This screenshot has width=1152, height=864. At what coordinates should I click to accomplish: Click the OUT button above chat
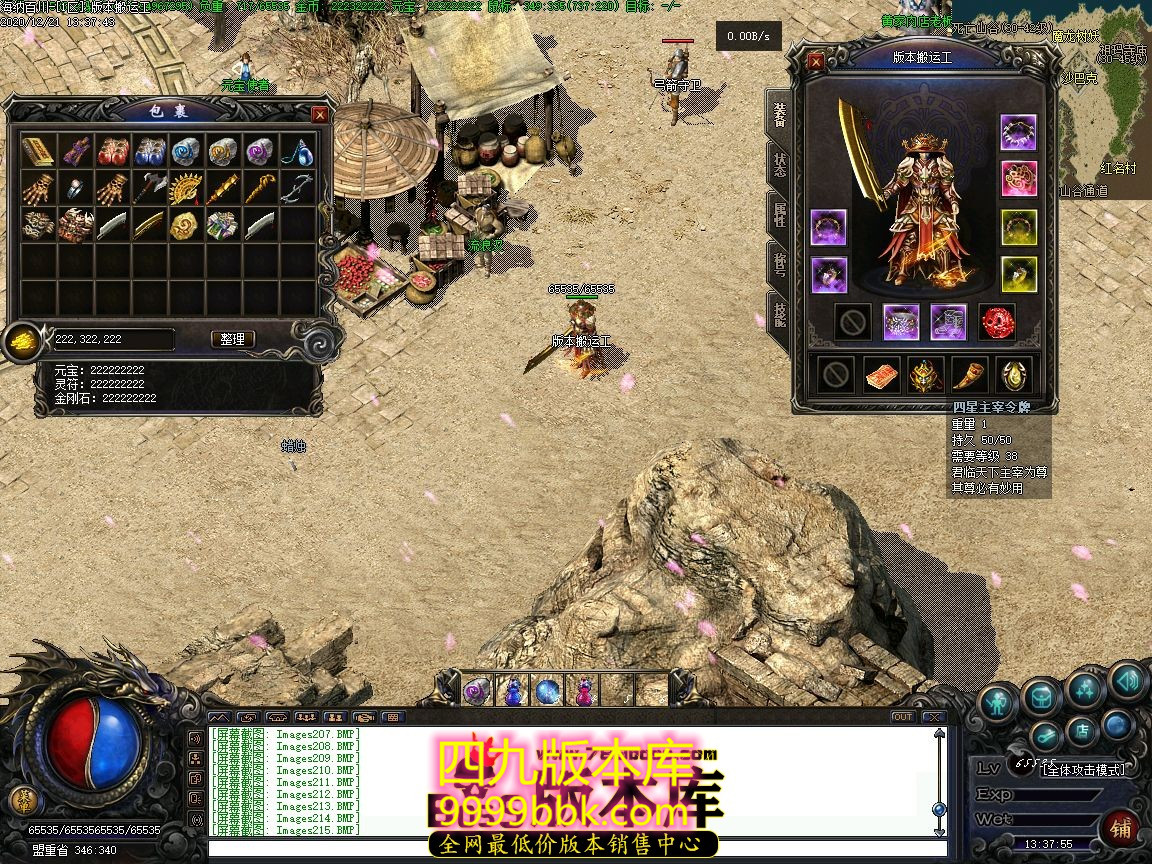[x=903, y=717]
